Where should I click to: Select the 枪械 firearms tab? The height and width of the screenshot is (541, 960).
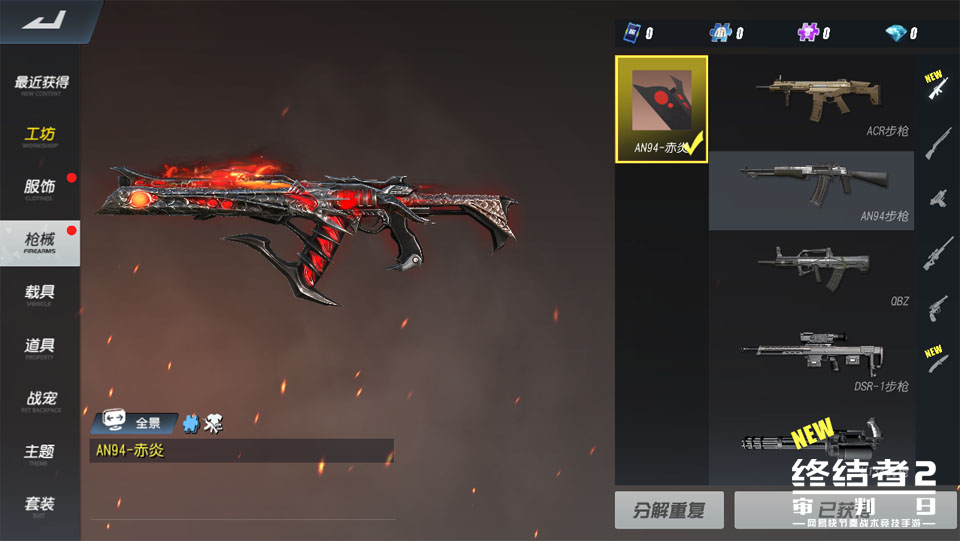click(x=41, y=242)
